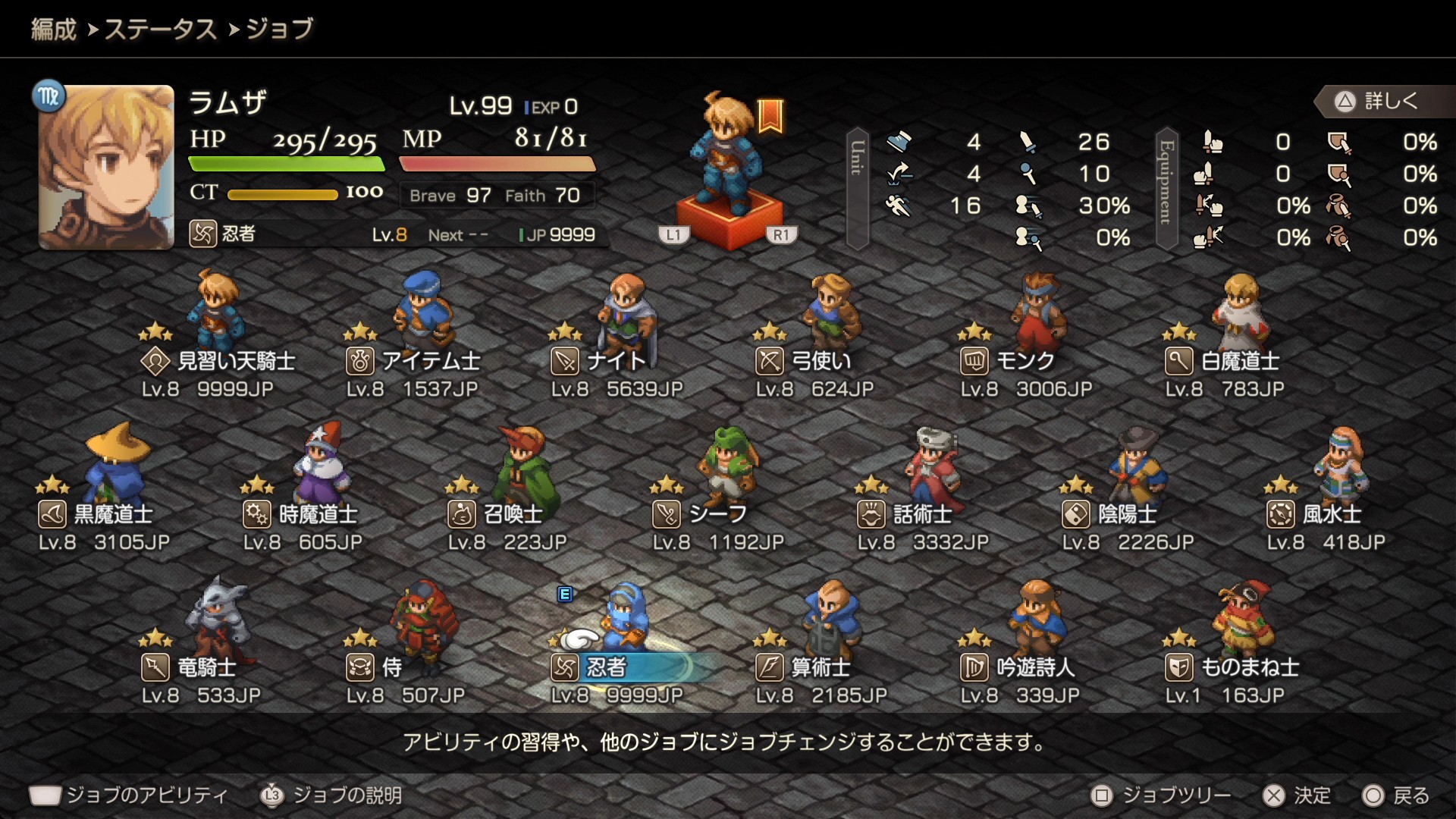This screenshot has height=819, width=1456.
Task: Select the 陰陽士 job
Action: coord(1109,514)
